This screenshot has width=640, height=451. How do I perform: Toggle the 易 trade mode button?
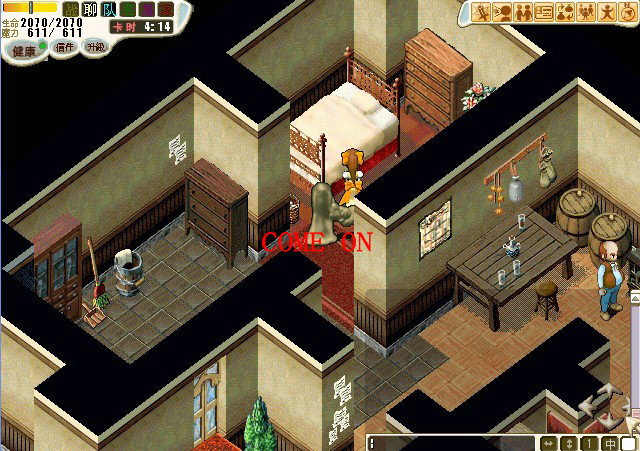147,9
